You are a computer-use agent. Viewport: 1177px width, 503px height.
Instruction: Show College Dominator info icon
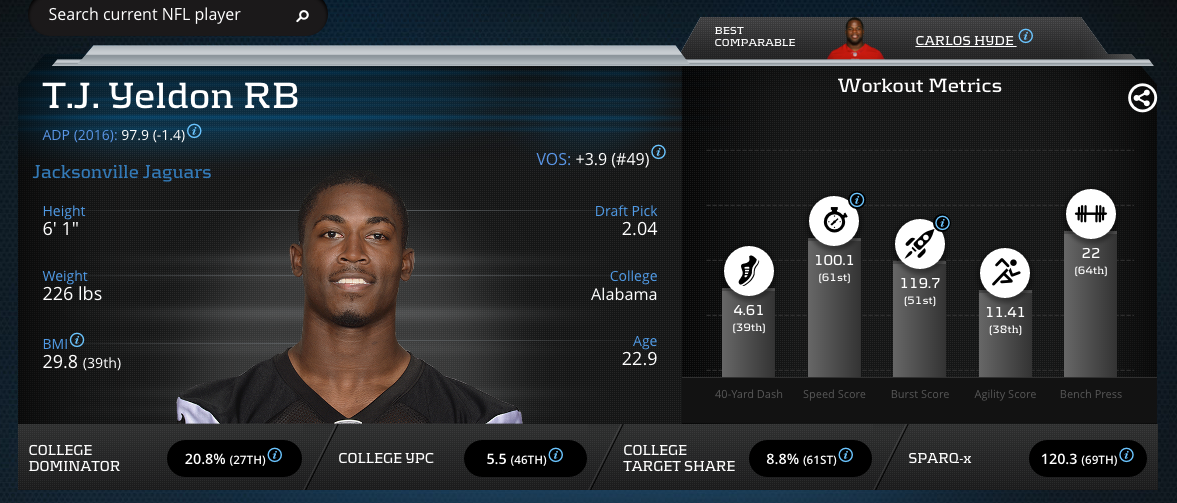pyautogui.click(x=274, y=456)
